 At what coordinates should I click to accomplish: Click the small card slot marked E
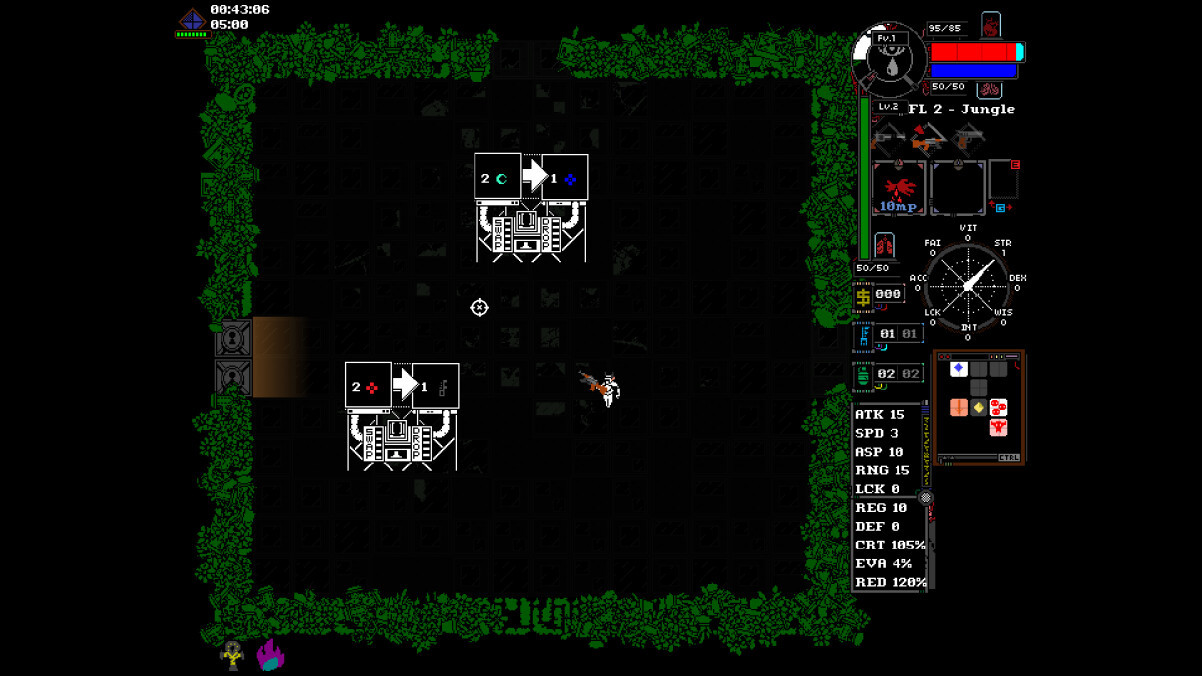pos(1003,180)
